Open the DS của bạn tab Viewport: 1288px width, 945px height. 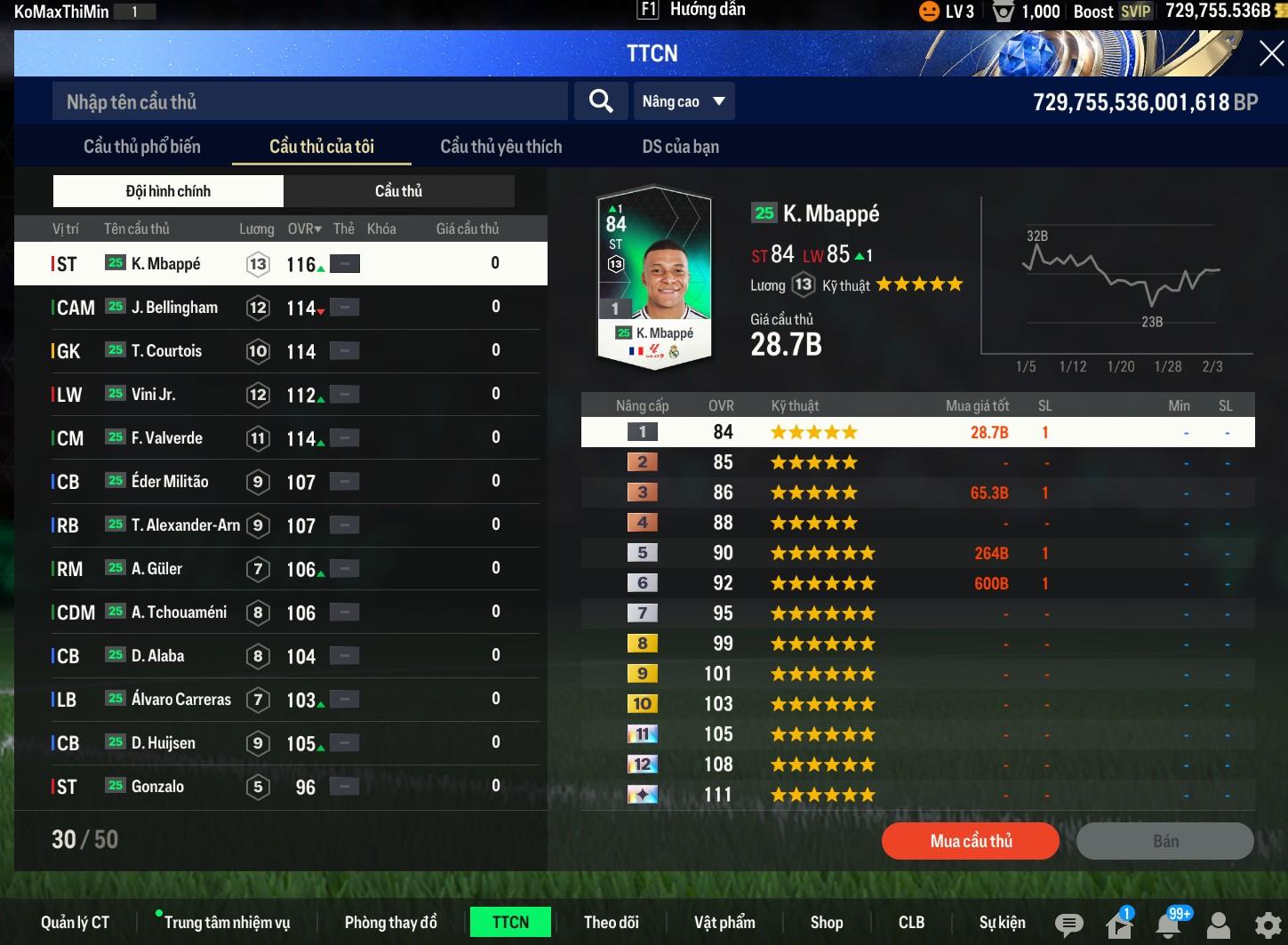[x=680, y=147]
